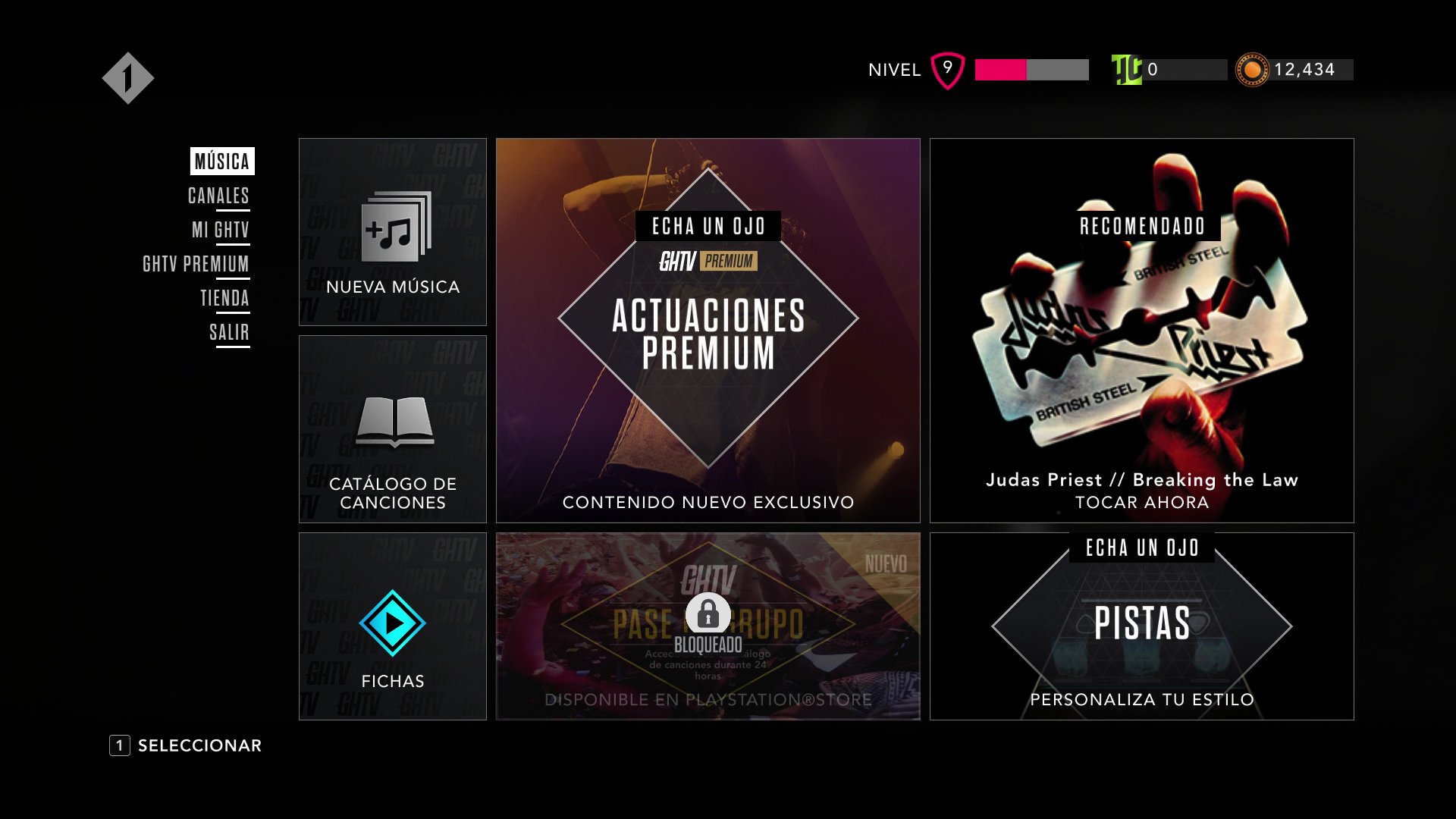Screen dimensions: 1456x819
Task: Play recommended Judas Priest Breaking the Law
Action: pyautogui.click(x=1141, y=331)
